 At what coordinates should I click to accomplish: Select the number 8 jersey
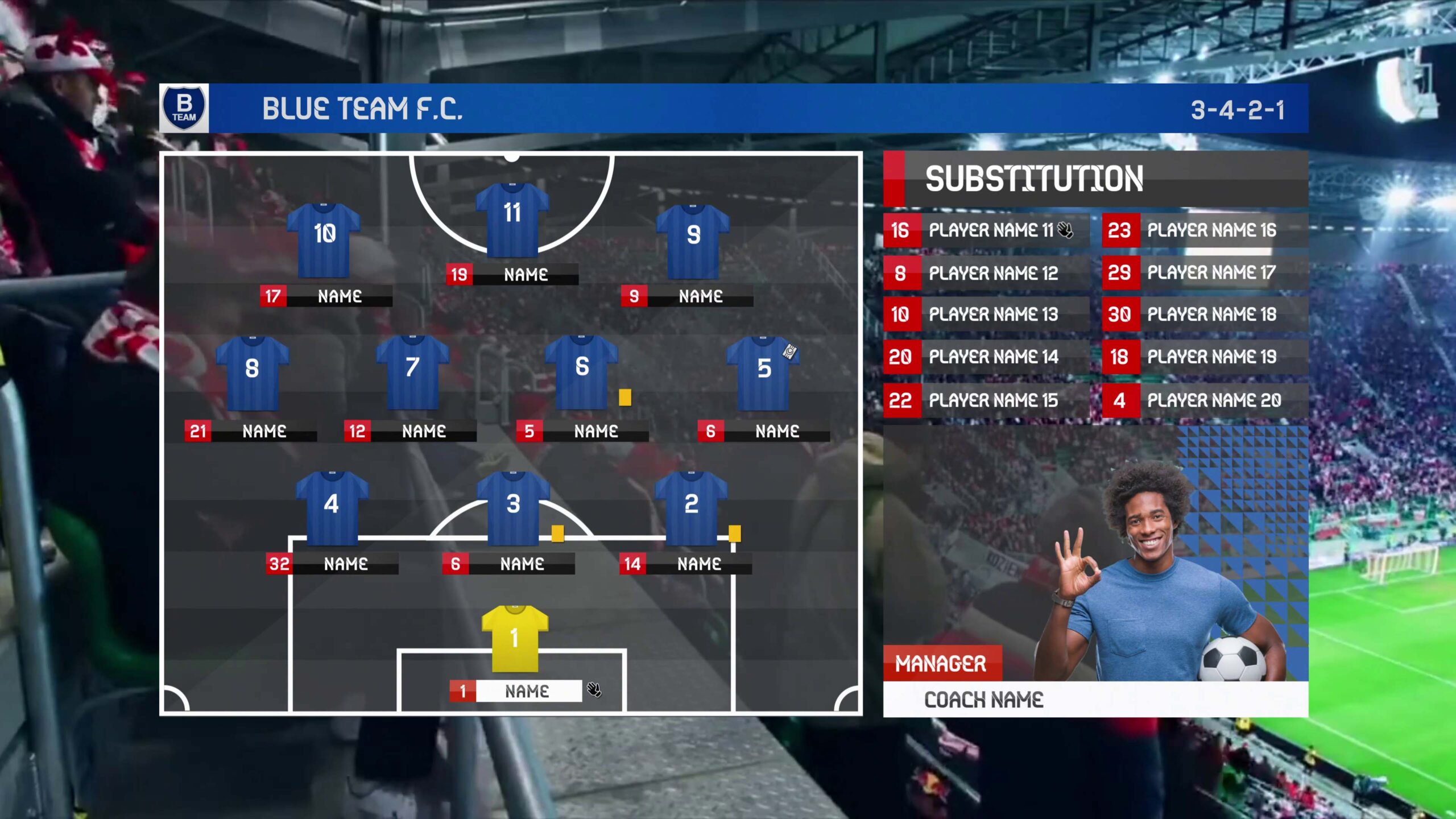click(252, 374)
